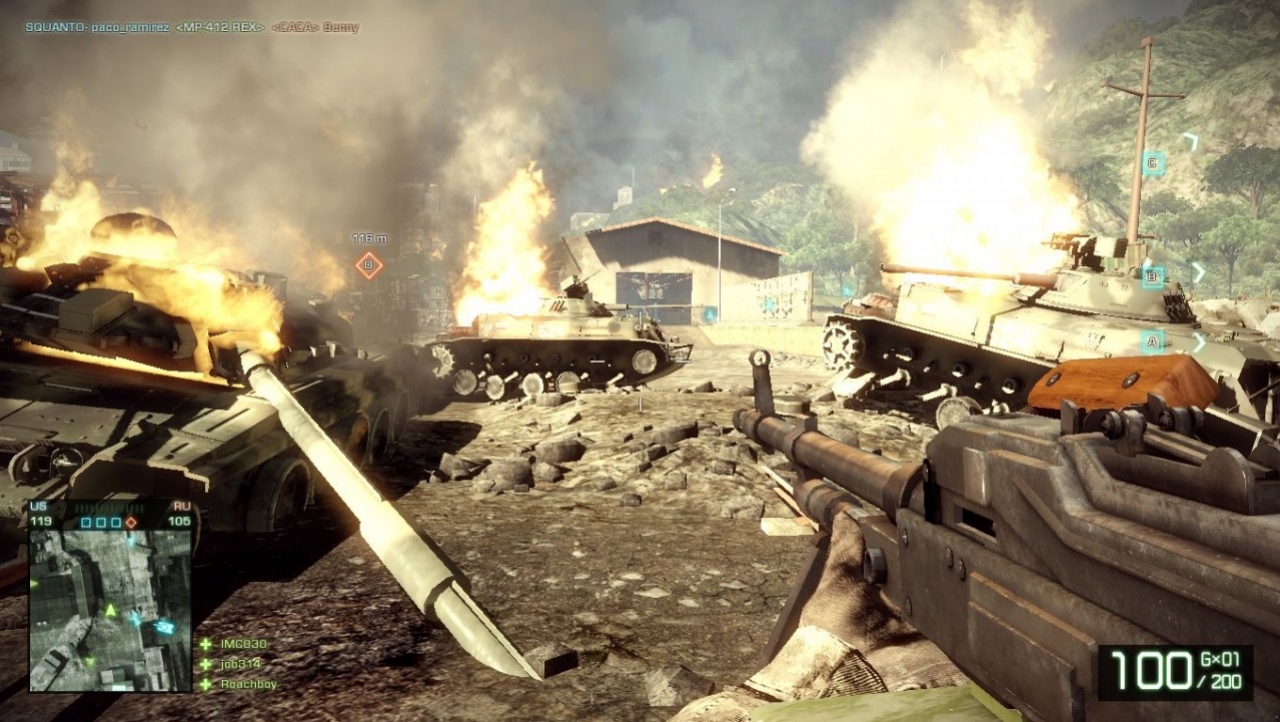Click the US team ticket label
Image resolution: width=1280 pixels, height=722 pixels.
point(38,504)
